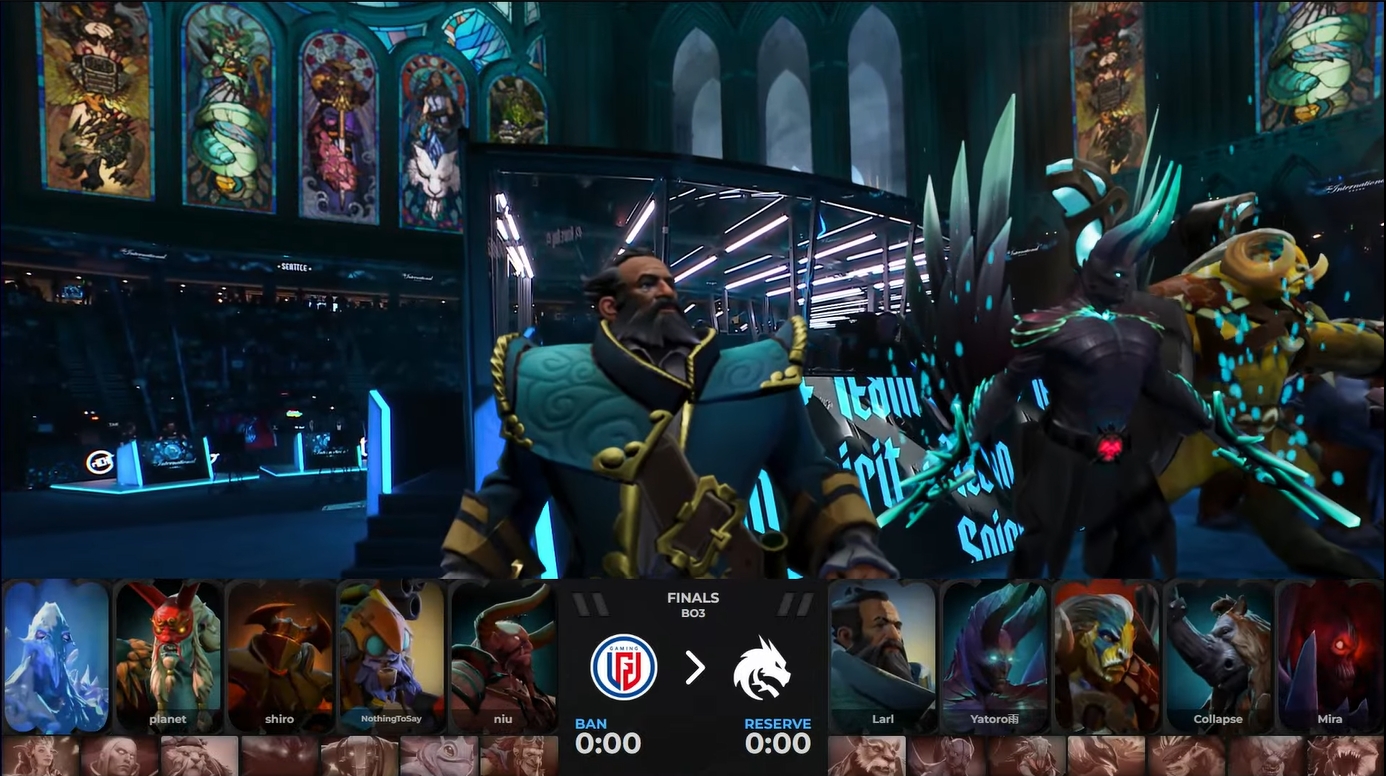Screen dimensions: 1386x776
Task: Select Mira's Shadow Demon card
Action: click(x=1329, y=655)
